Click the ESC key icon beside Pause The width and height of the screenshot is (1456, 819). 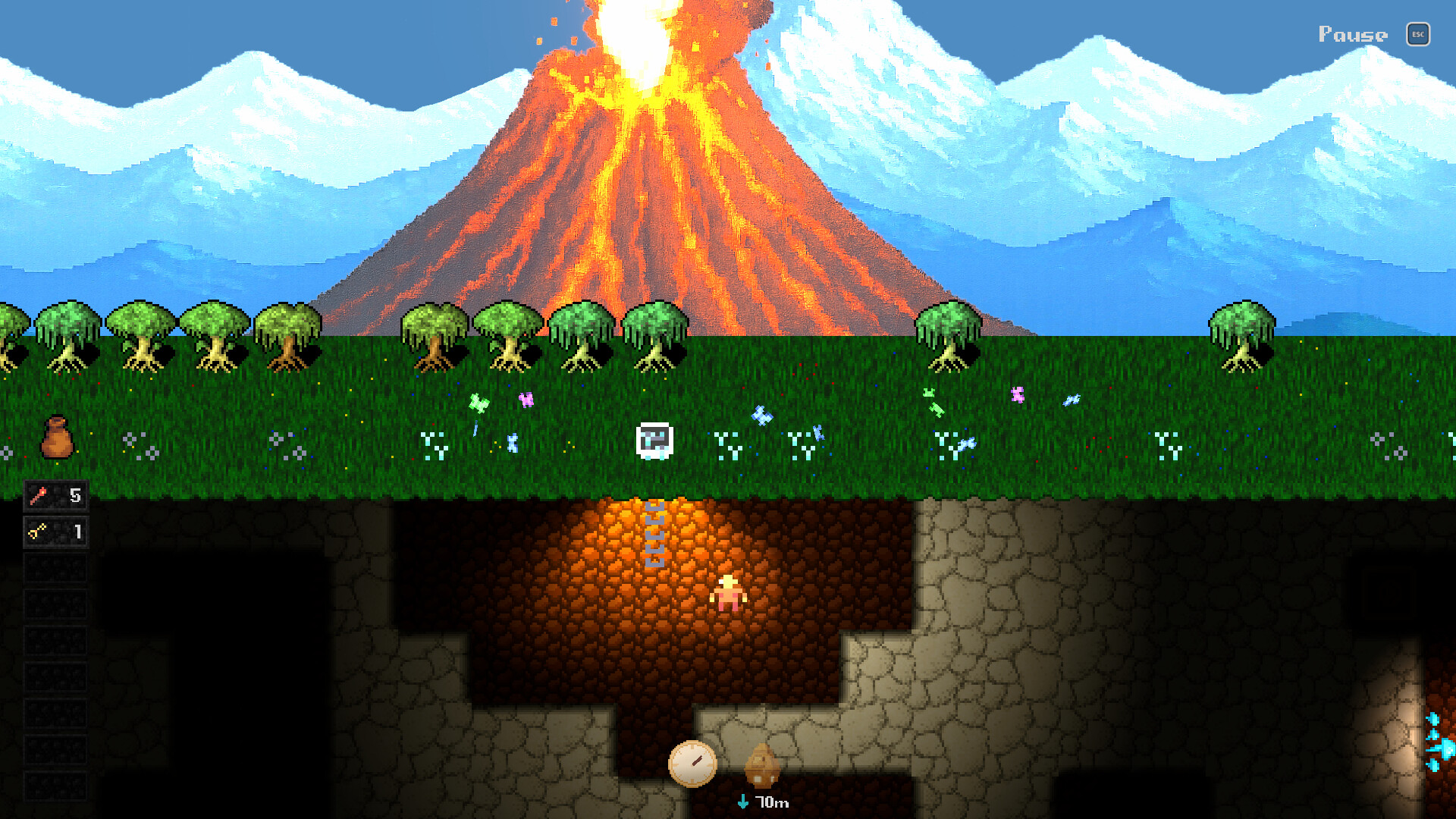[x=1417, y=35]
